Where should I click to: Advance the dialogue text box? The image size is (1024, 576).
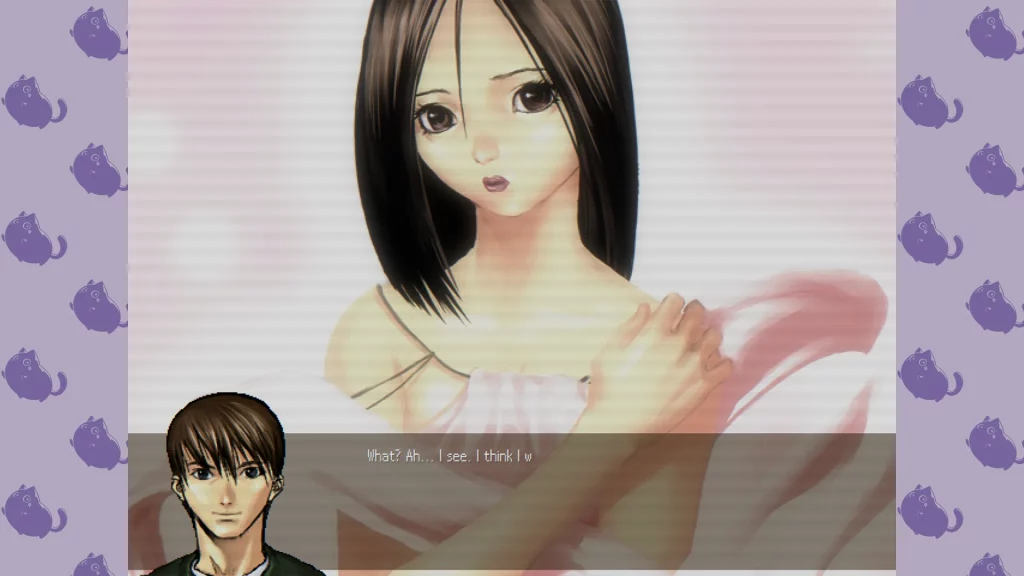tap(600, 500)
